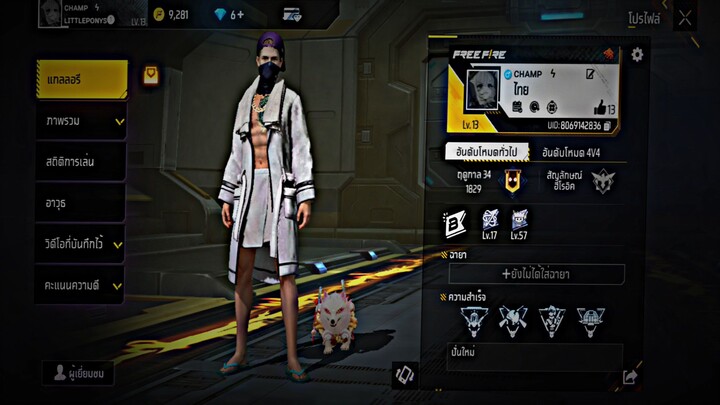Tap the gold coin balance
Screen dimensions: 720x405
pos(172,14)
